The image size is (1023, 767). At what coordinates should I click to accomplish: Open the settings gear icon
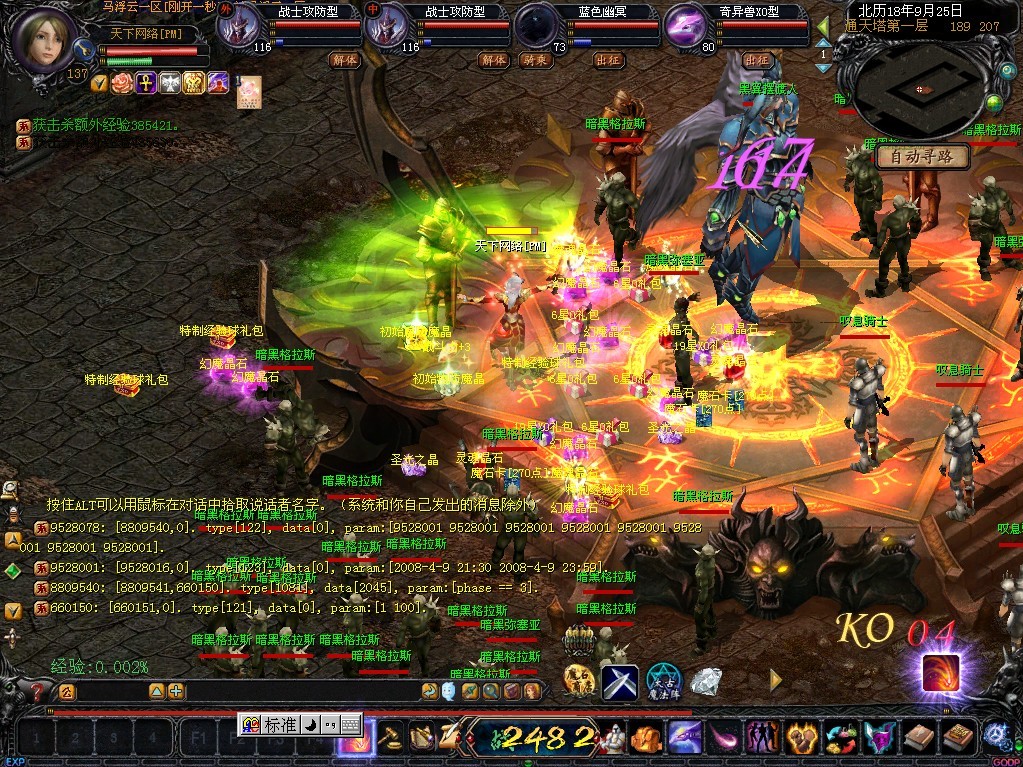pos(995,737)
